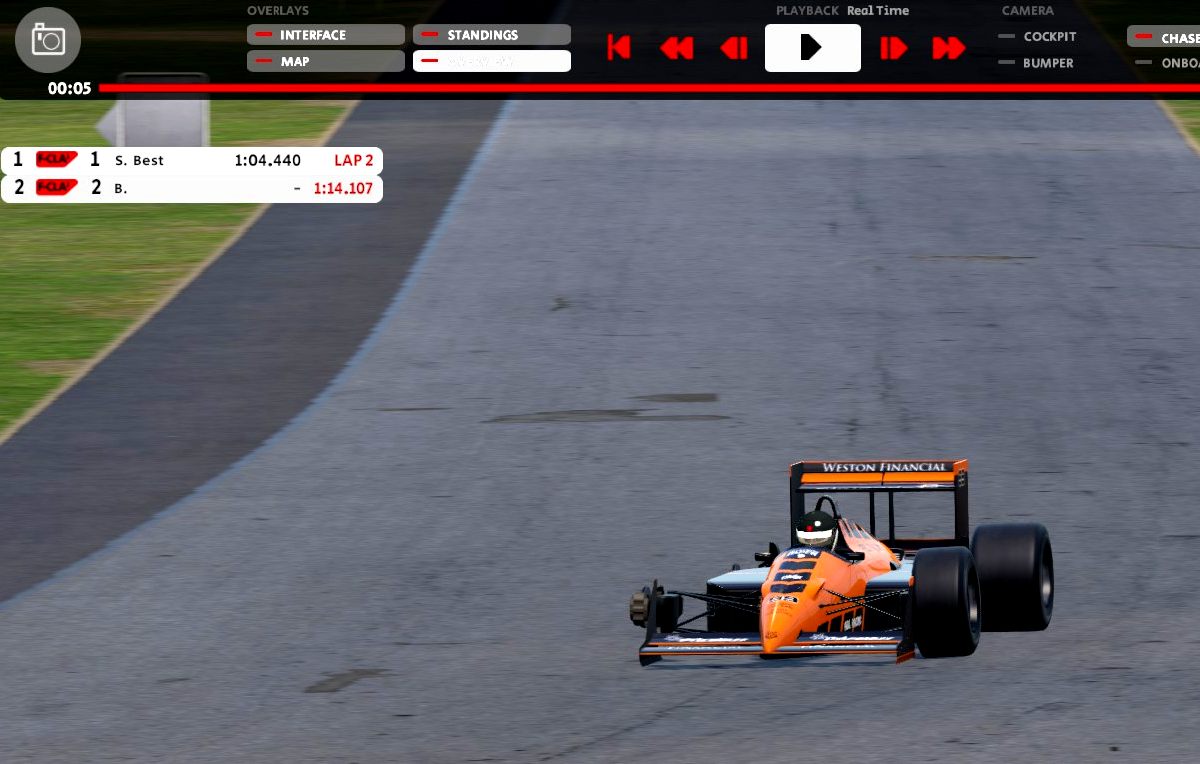This screenshot has width=1200, height=764.
Task: Select second-place driver B. row
Action: coord(192,188)
